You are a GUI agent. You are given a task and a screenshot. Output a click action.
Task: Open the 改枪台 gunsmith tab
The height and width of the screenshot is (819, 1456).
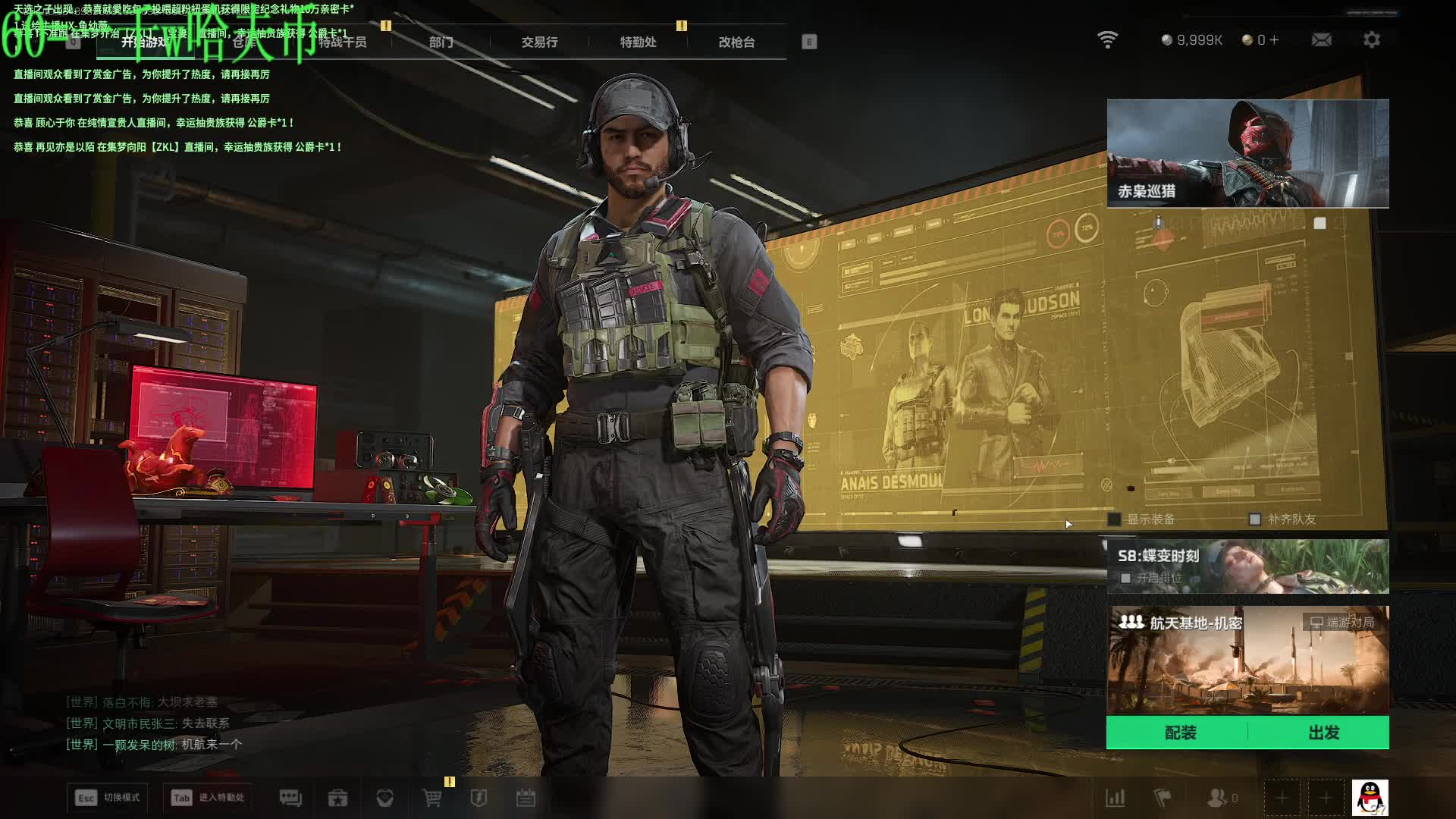pos(736,42)
